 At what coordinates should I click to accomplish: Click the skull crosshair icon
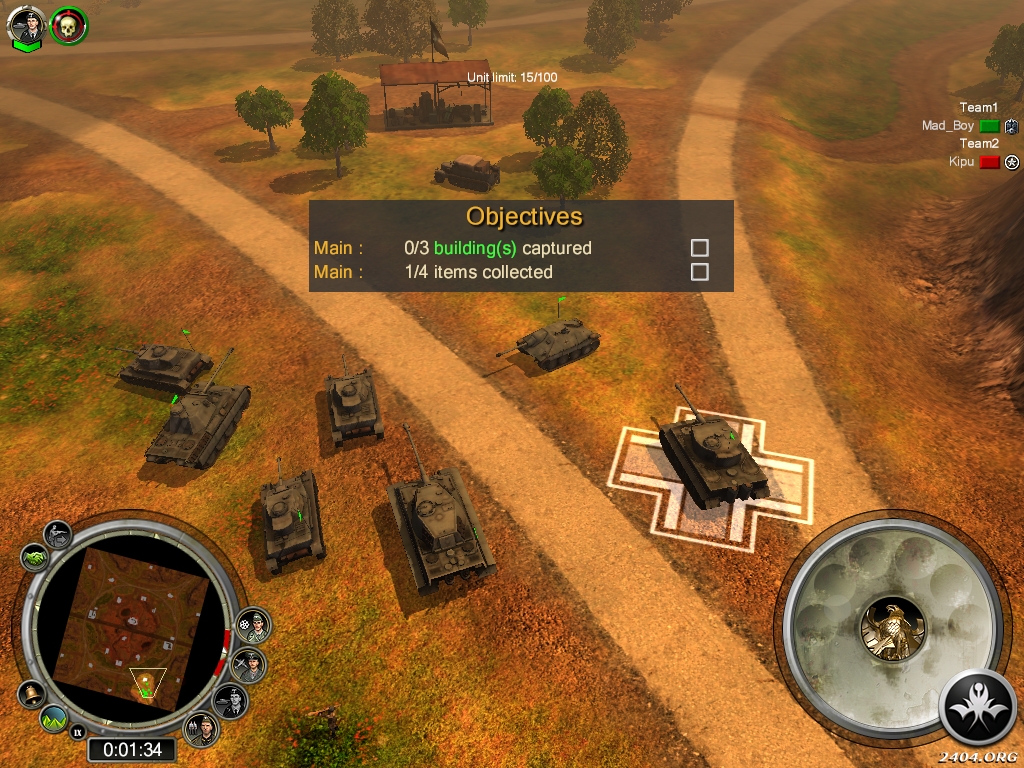click(69, 25)
